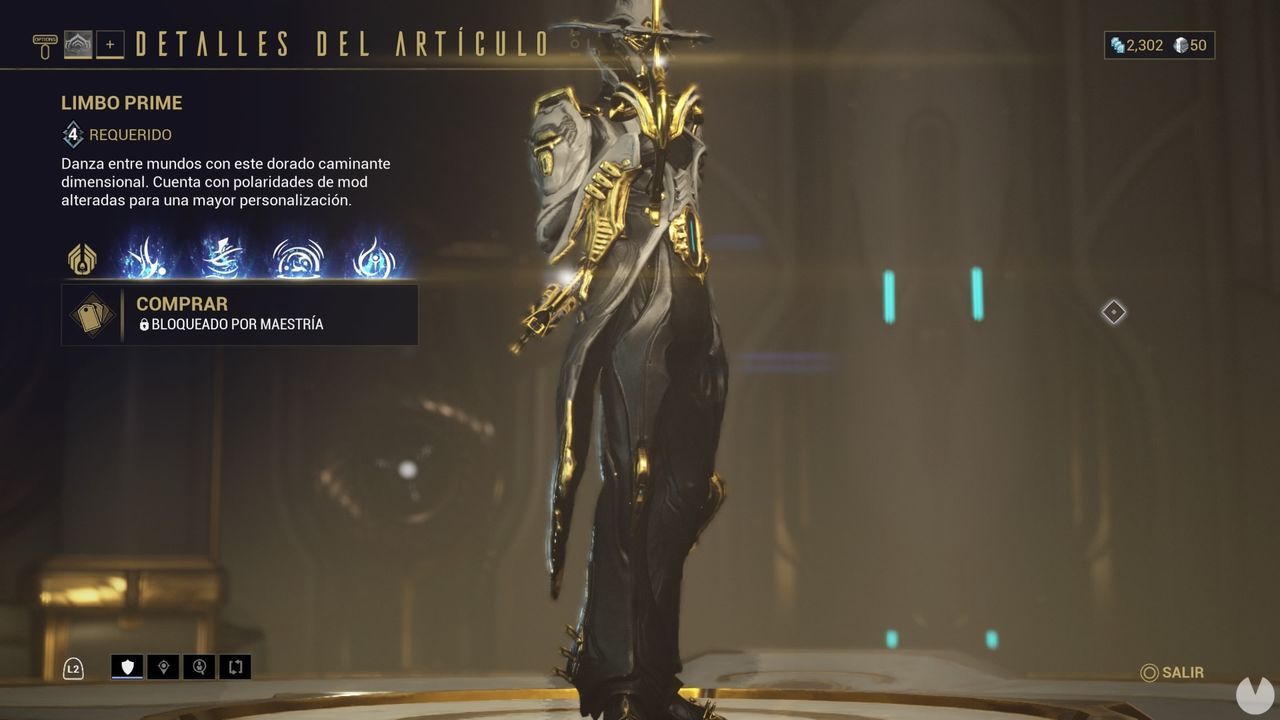This screenshot has width=1280, height=720.
Task: Select the Limbo Prime emblem icon
Action: pos(82,258)
